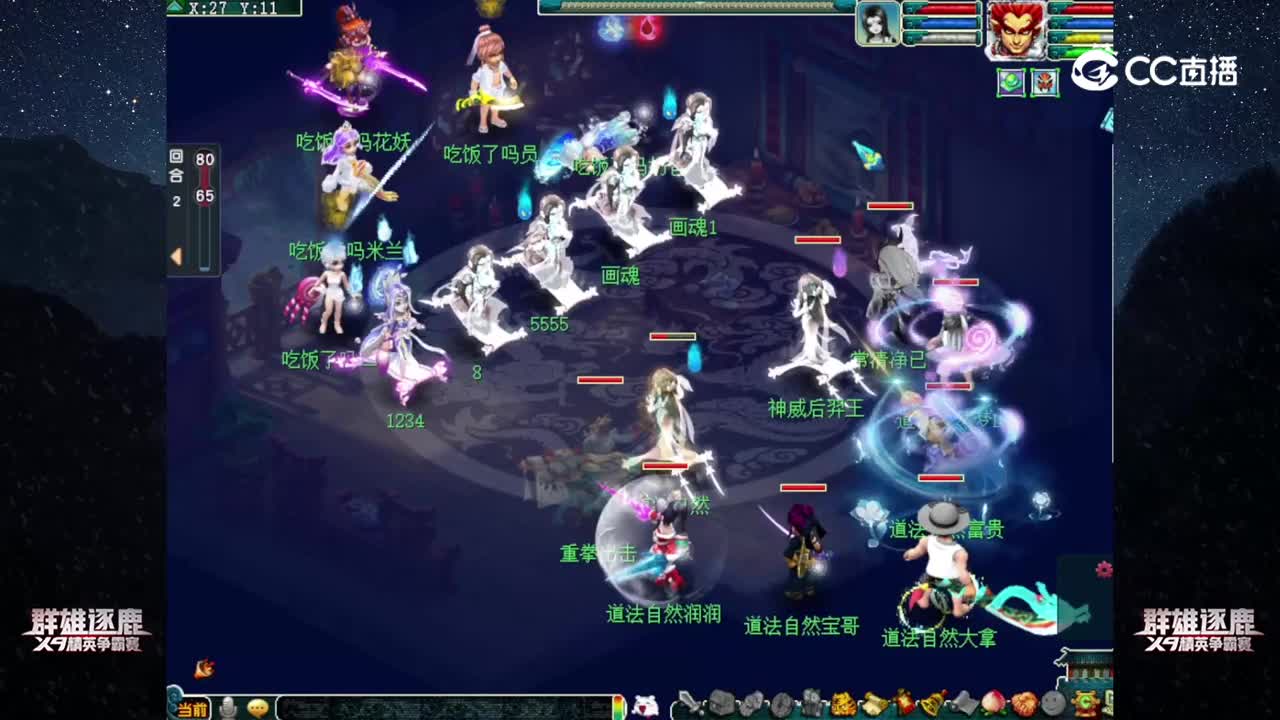The image size is (1280, 720).
Task: Click the ally character portrait at the top
Action: (x=878, y=25)
